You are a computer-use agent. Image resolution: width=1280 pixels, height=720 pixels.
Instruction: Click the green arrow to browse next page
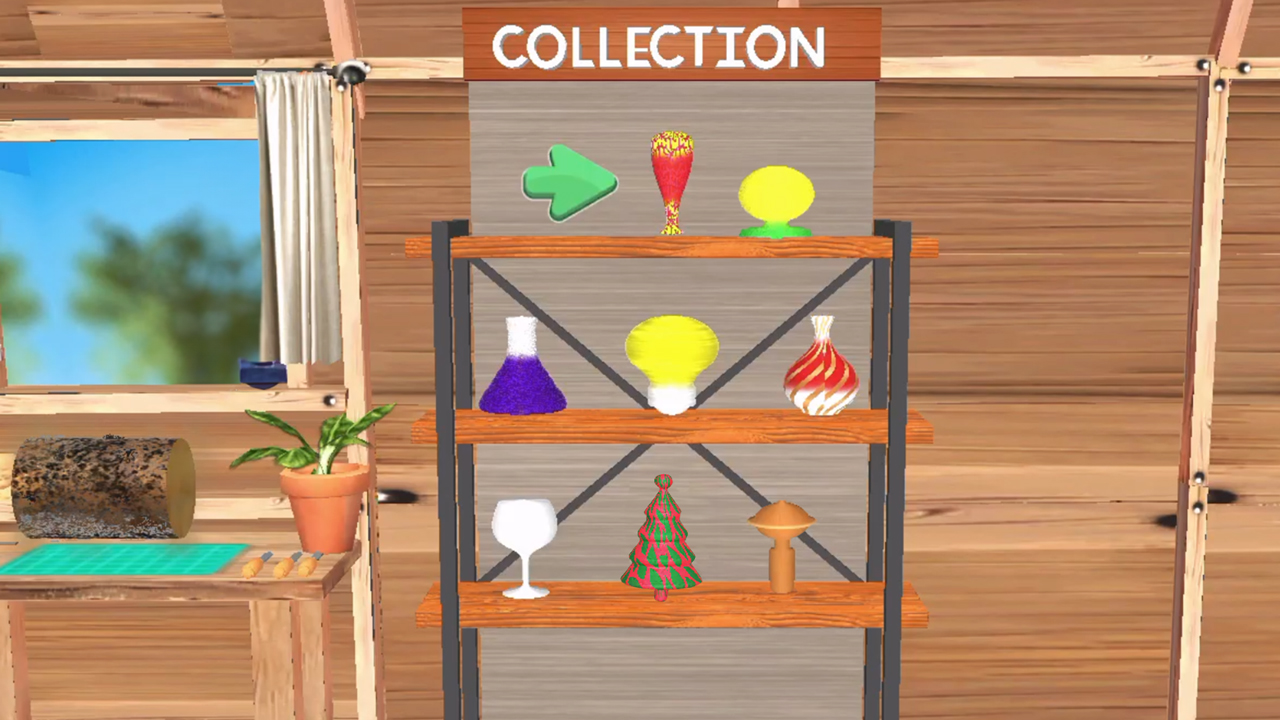pyautogui.click(x=570, y=185)
